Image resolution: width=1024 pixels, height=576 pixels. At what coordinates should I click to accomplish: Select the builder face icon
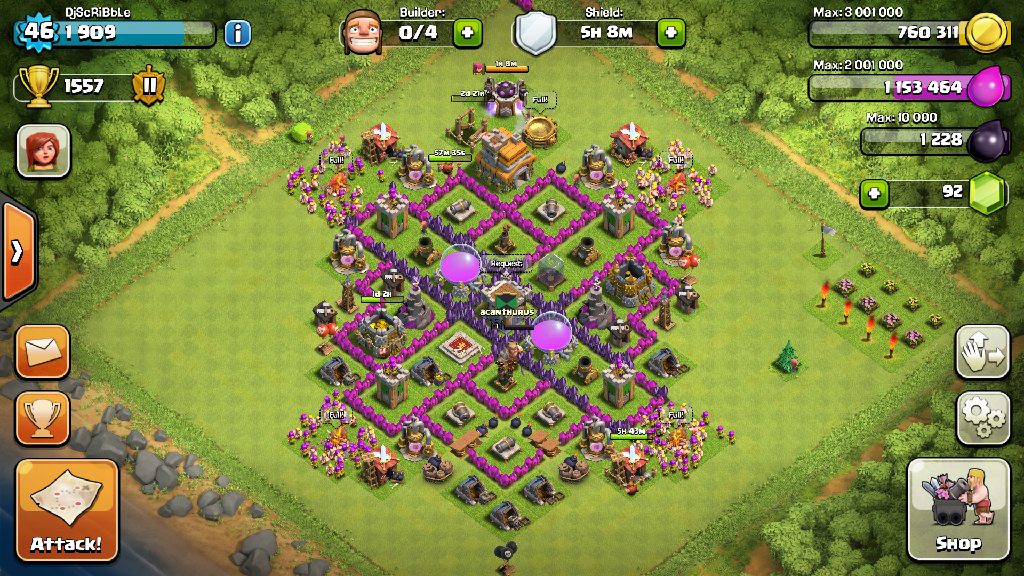click(363, 33)
